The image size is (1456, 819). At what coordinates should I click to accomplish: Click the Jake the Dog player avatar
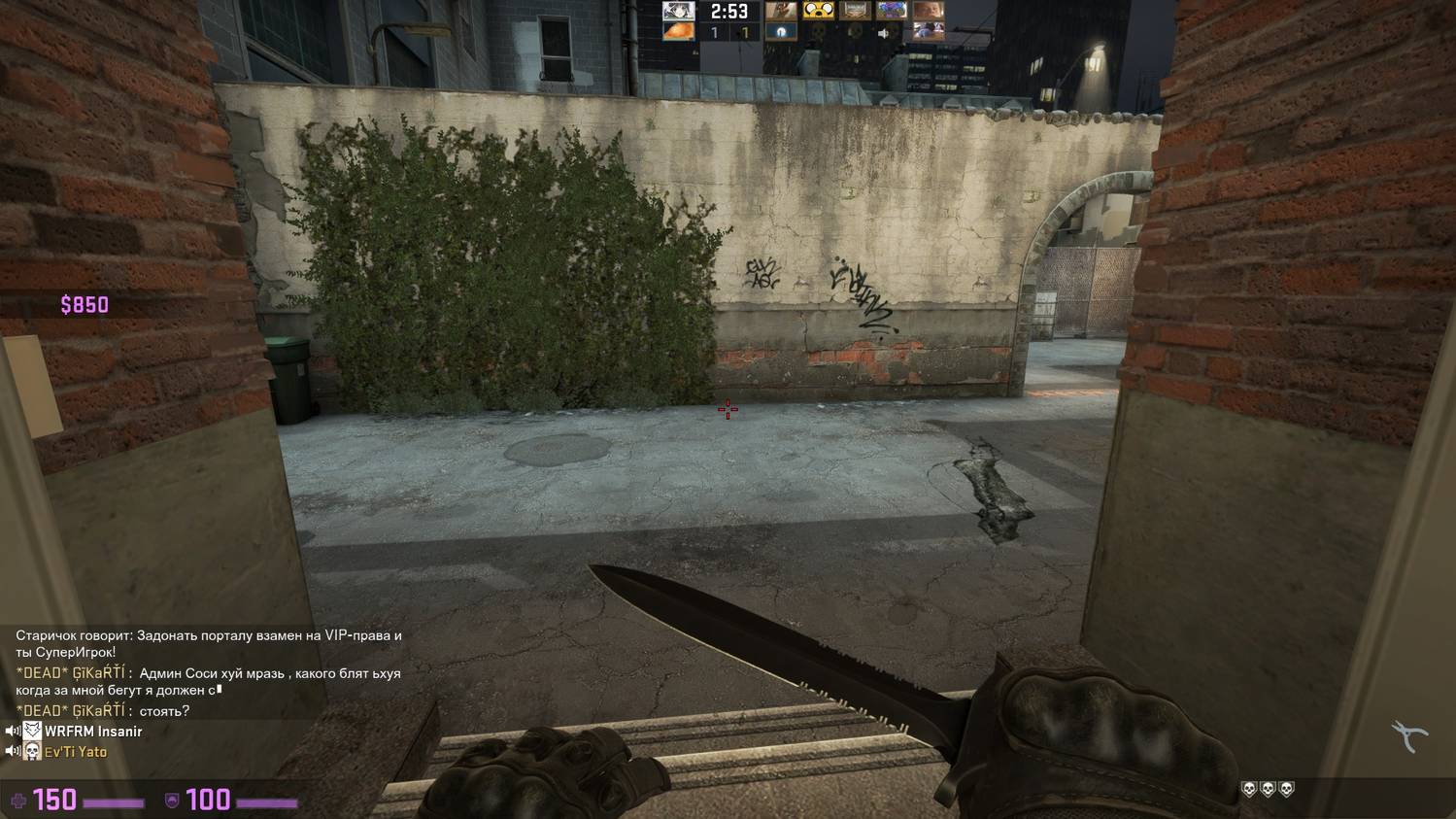tap(819, 11)
